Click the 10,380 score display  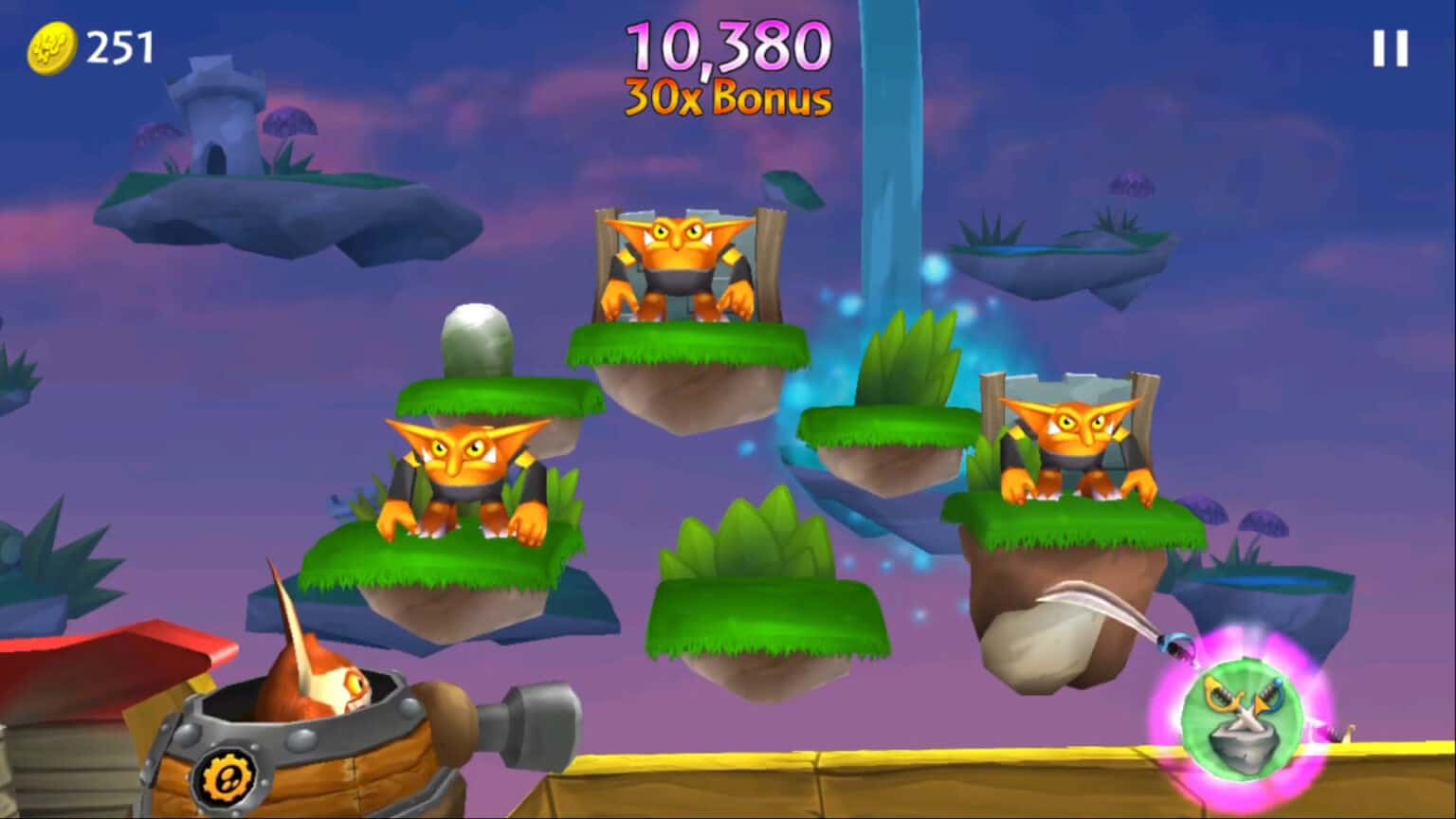(727, 47)
